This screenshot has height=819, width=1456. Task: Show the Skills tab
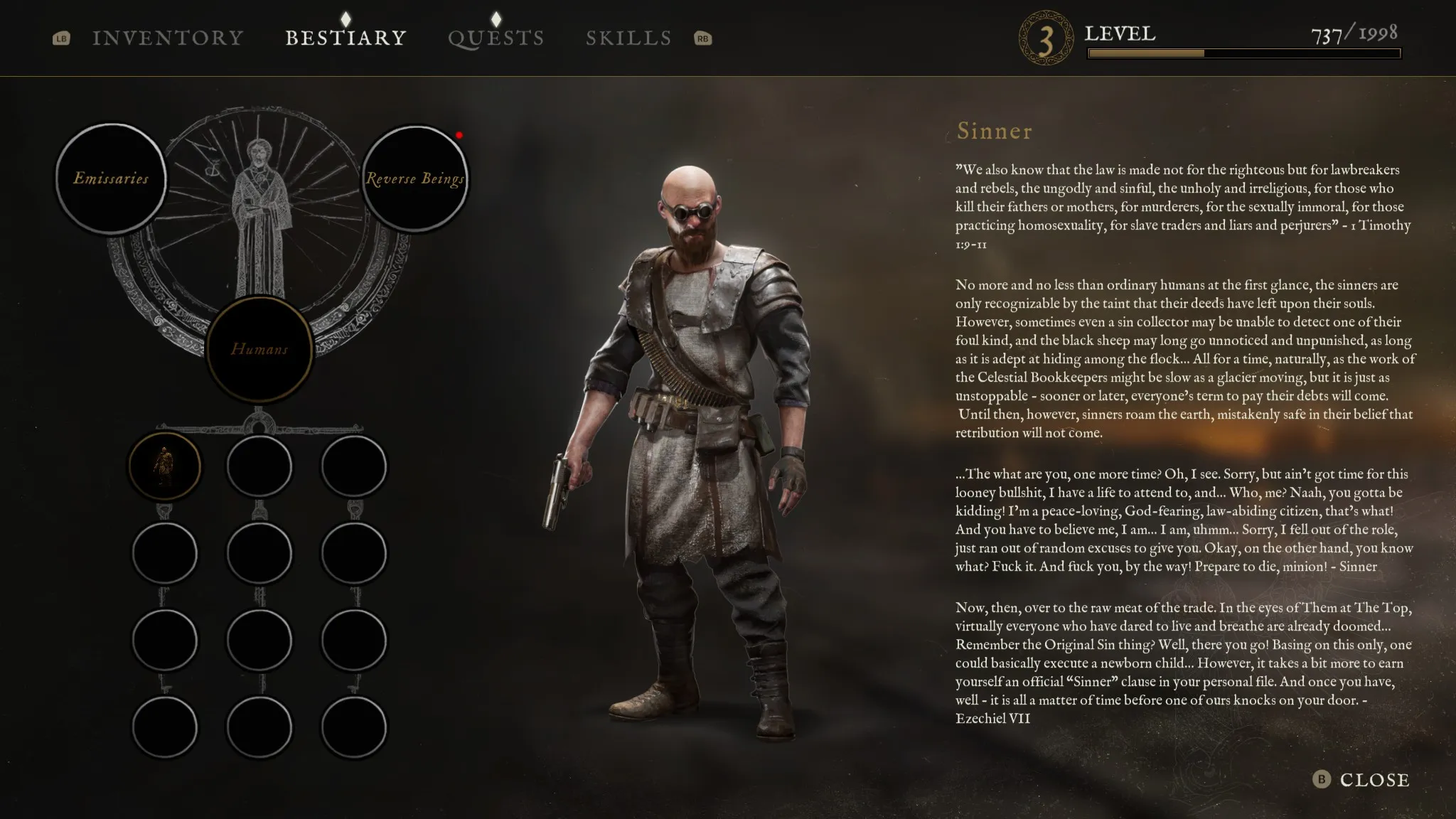[x=628, y=38]
